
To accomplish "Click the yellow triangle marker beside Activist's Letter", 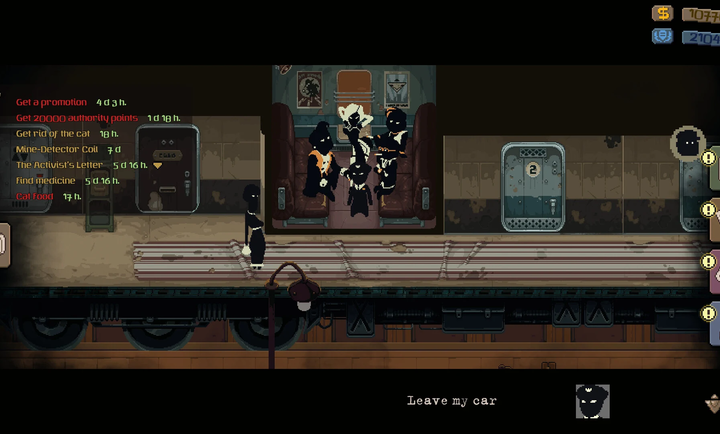I will pos(157,166).
